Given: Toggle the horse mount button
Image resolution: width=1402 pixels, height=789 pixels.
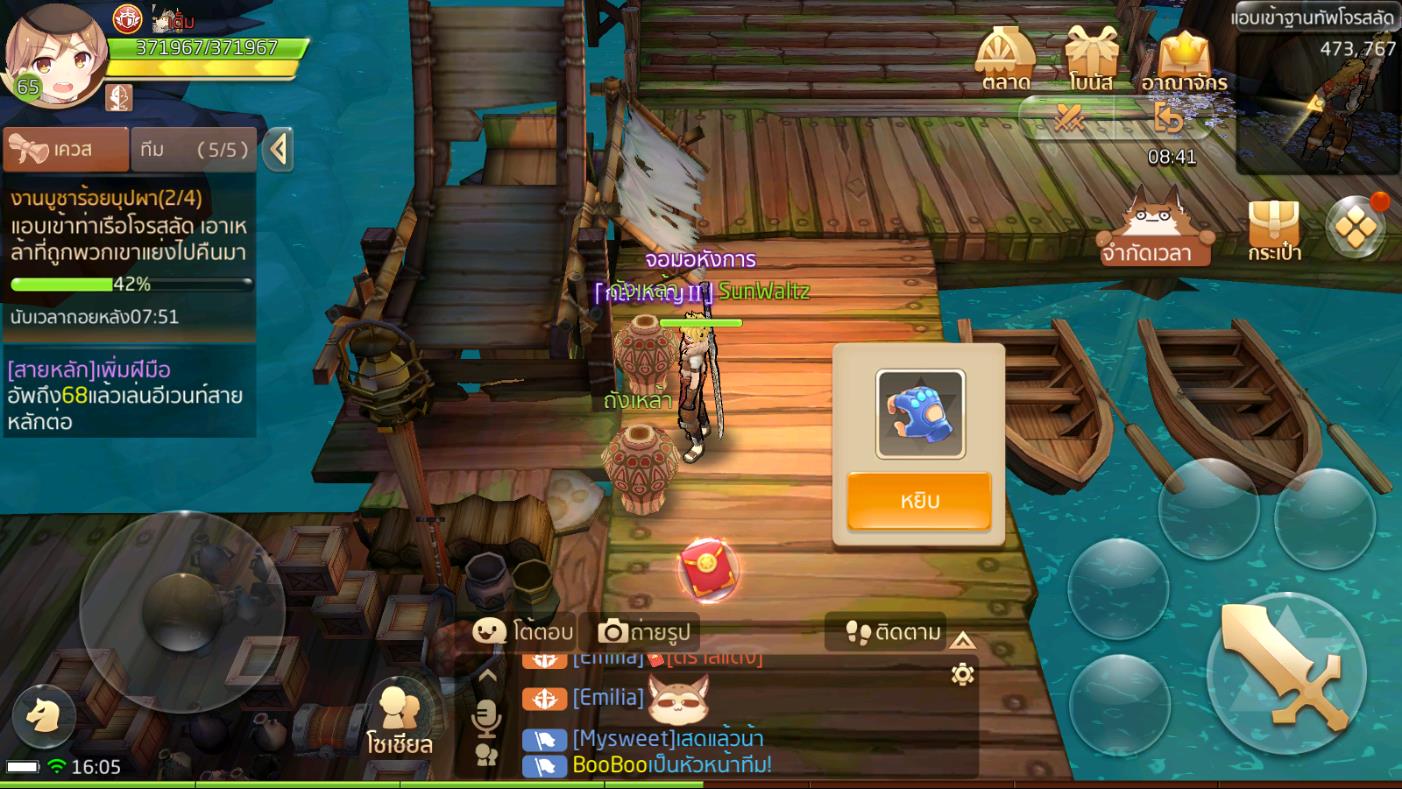Looking at the screenshot, I should (x=44, y=716).
